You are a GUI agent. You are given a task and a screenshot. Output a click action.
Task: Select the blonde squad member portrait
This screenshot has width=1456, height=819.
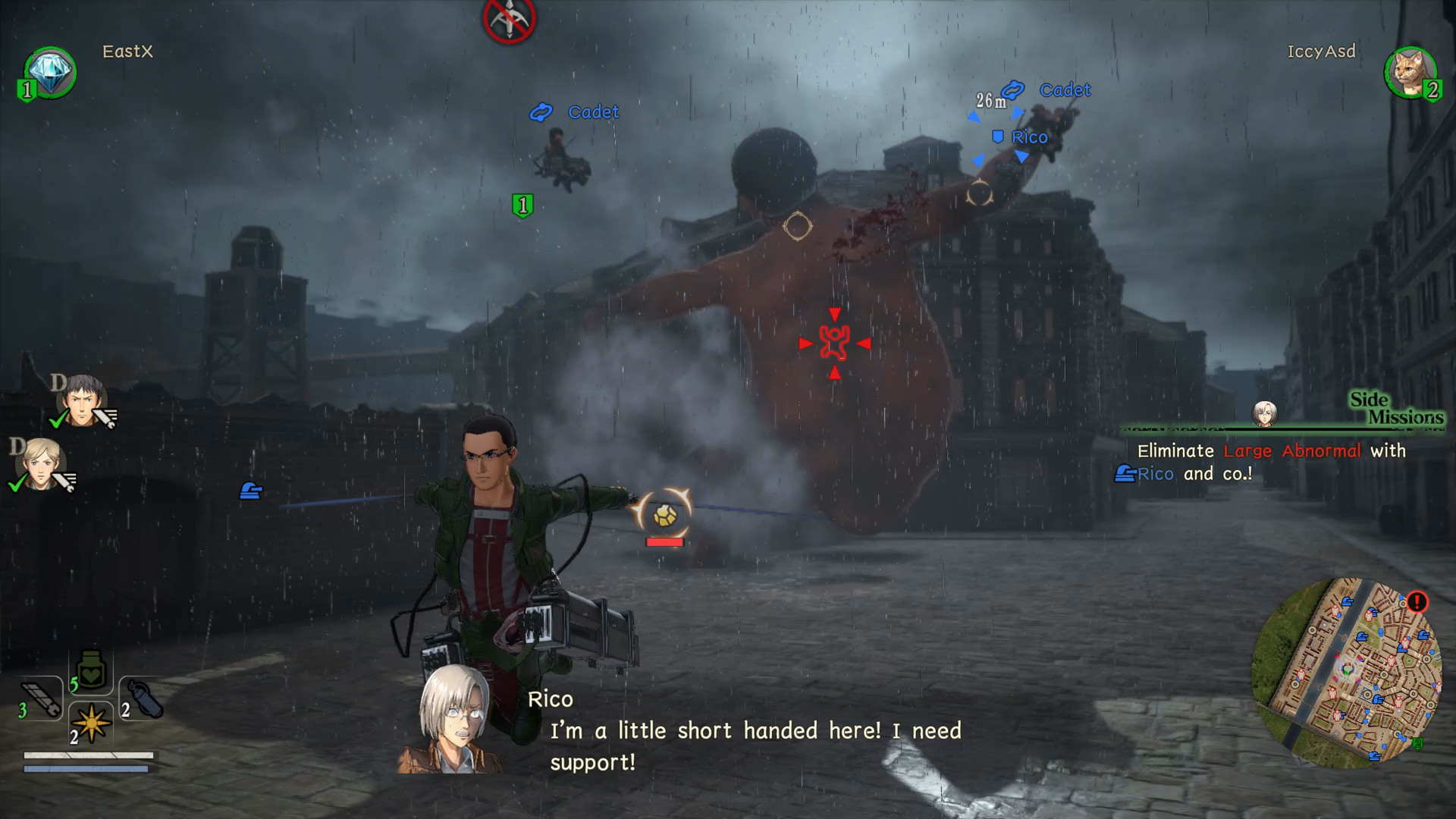click(x=41, y=464)
